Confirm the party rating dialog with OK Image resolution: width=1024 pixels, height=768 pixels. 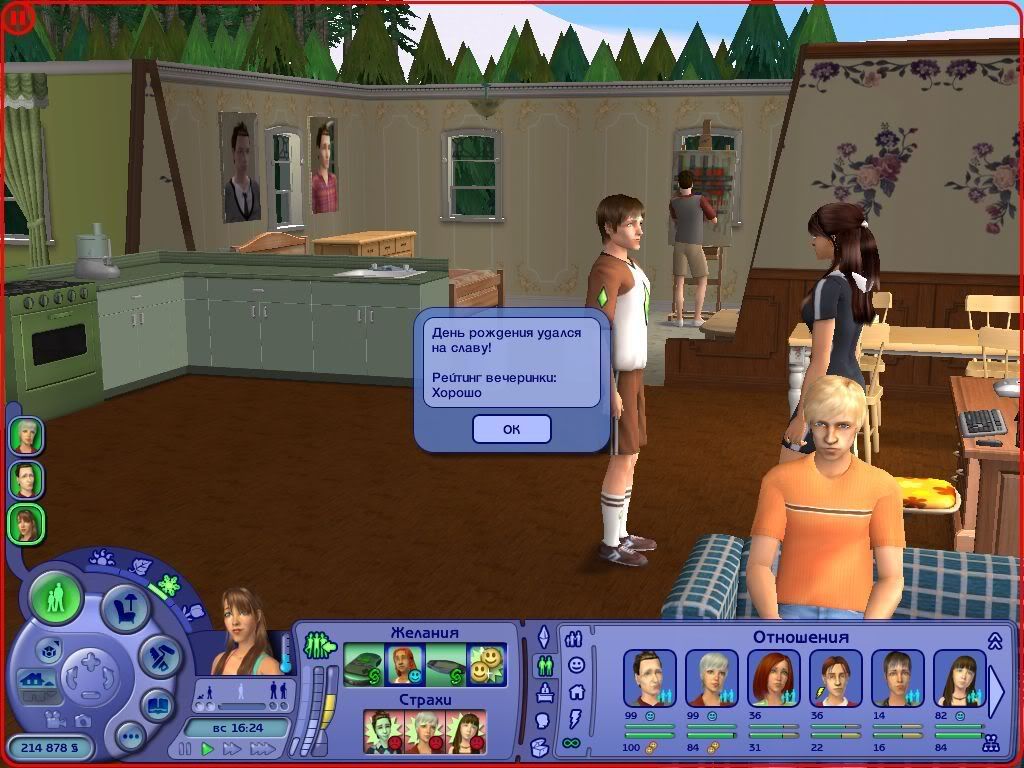[511, 429]
